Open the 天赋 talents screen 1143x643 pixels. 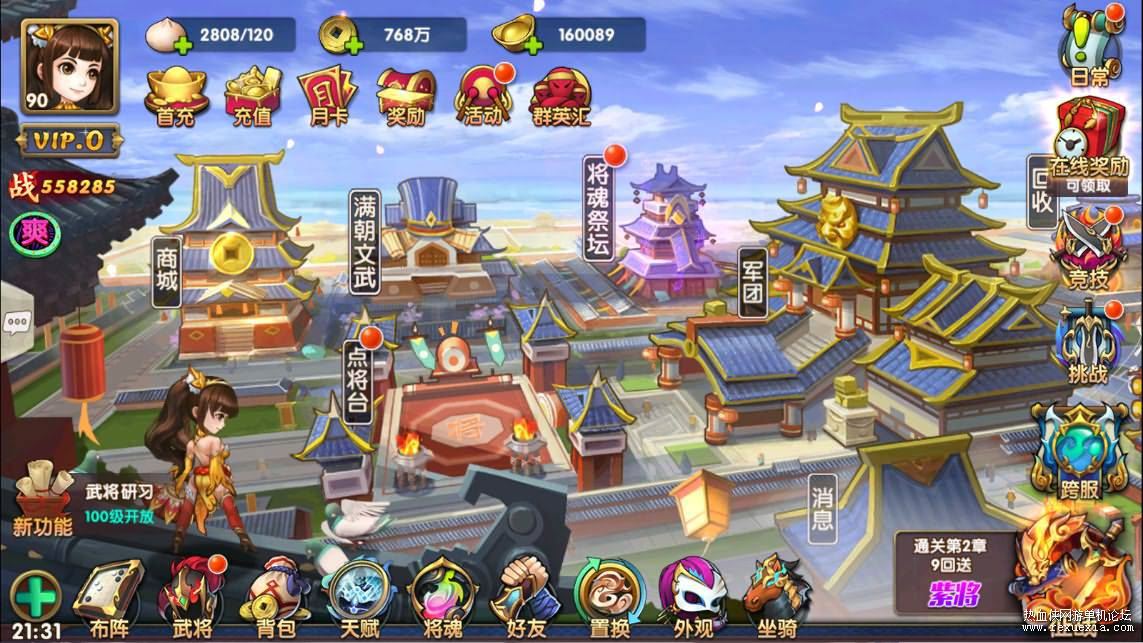click(357, 598)
